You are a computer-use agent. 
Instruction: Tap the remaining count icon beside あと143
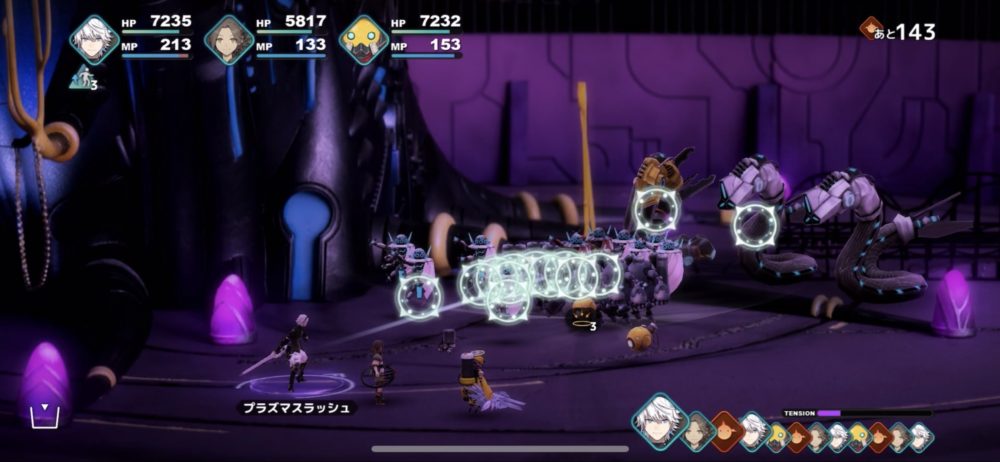[871, 29]
